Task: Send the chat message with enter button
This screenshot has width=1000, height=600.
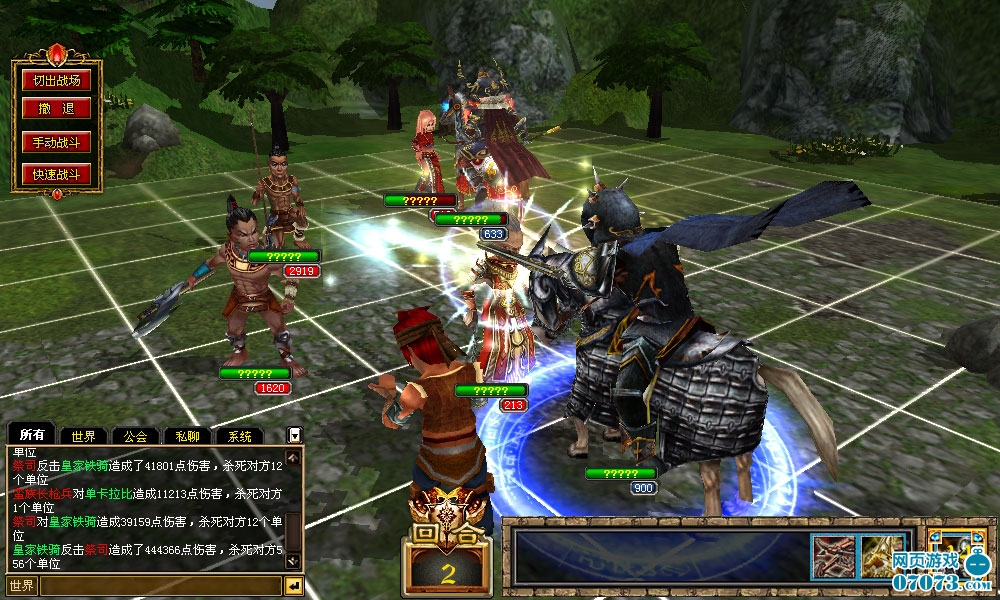Action: point(294,586)
